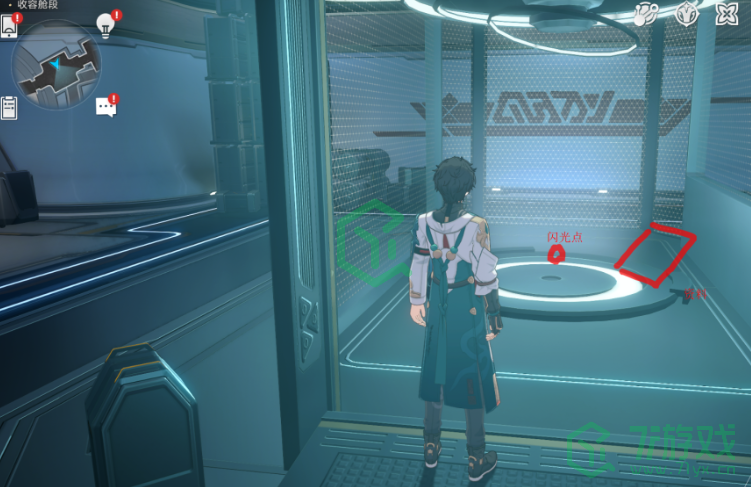Open the phone menu icon
The width and height of the screenshot is (751, 487).
10,27
